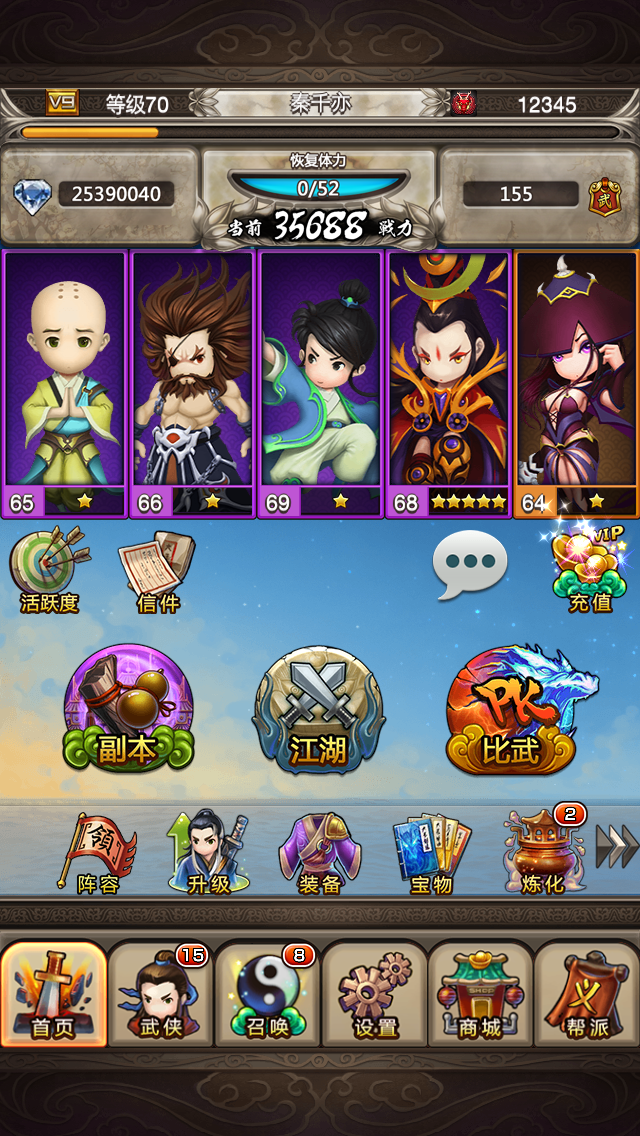Screen dimensions: 640x1136
Task: Open the 阵容 lineup flag
Action: 100,854
